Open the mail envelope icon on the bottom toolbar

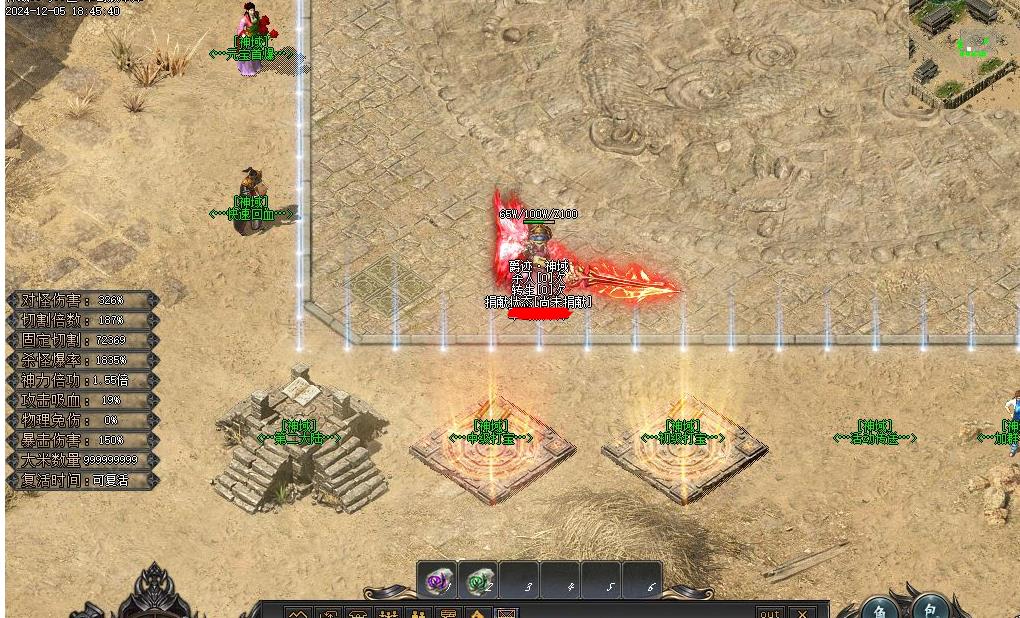coord(507,613)
